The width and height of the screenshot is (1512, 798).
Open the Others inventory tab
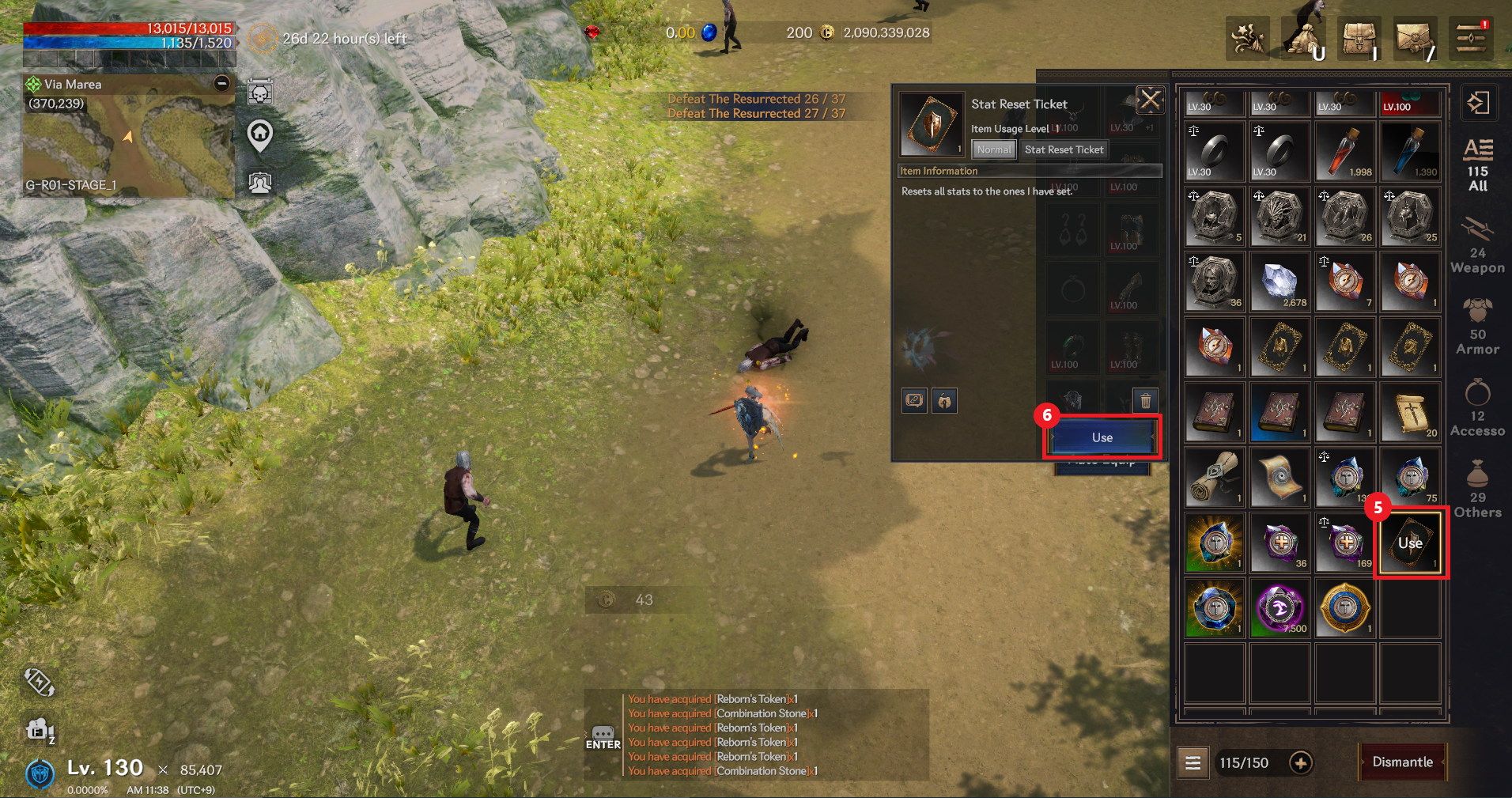pos(1477,490)
